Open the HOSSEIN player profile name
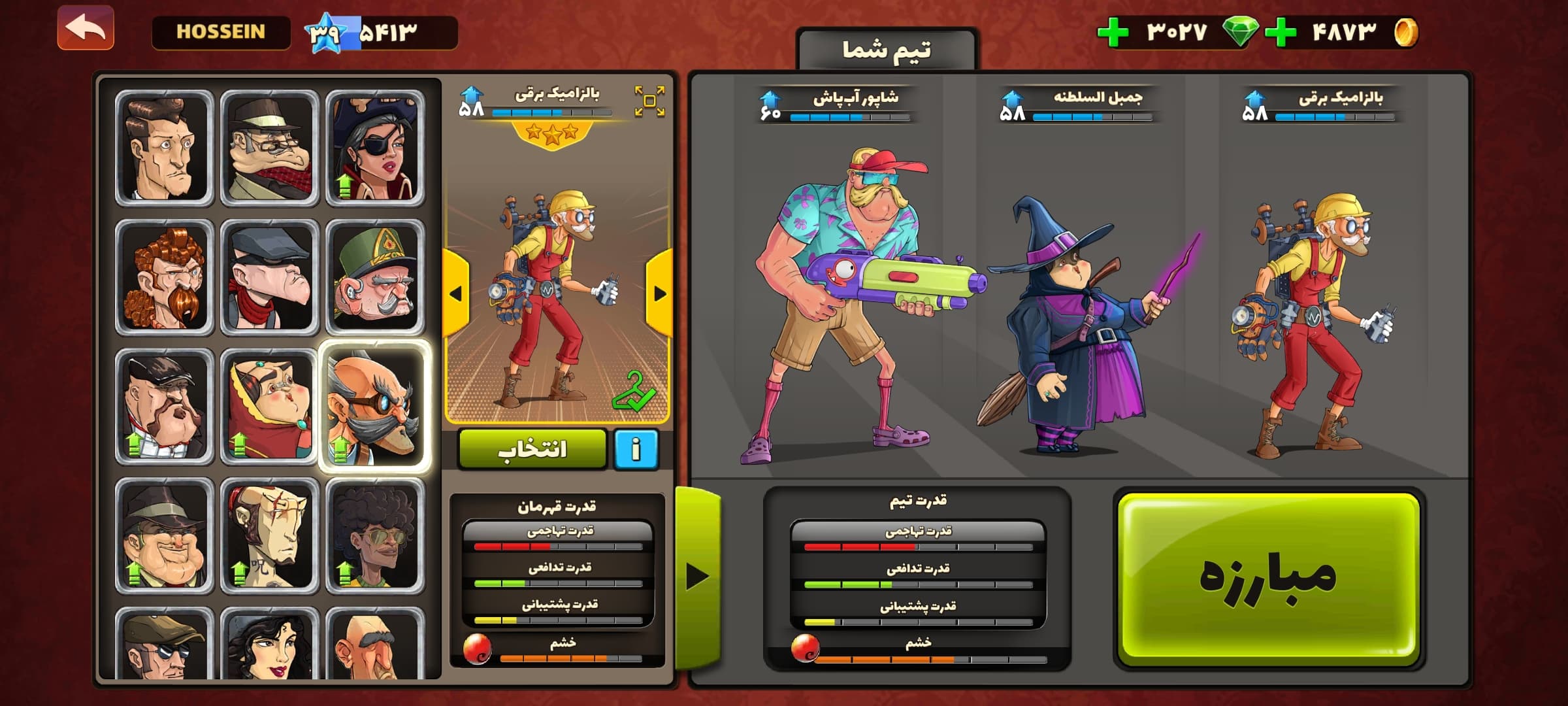1568x706 pixels. (x=221, y=32)
